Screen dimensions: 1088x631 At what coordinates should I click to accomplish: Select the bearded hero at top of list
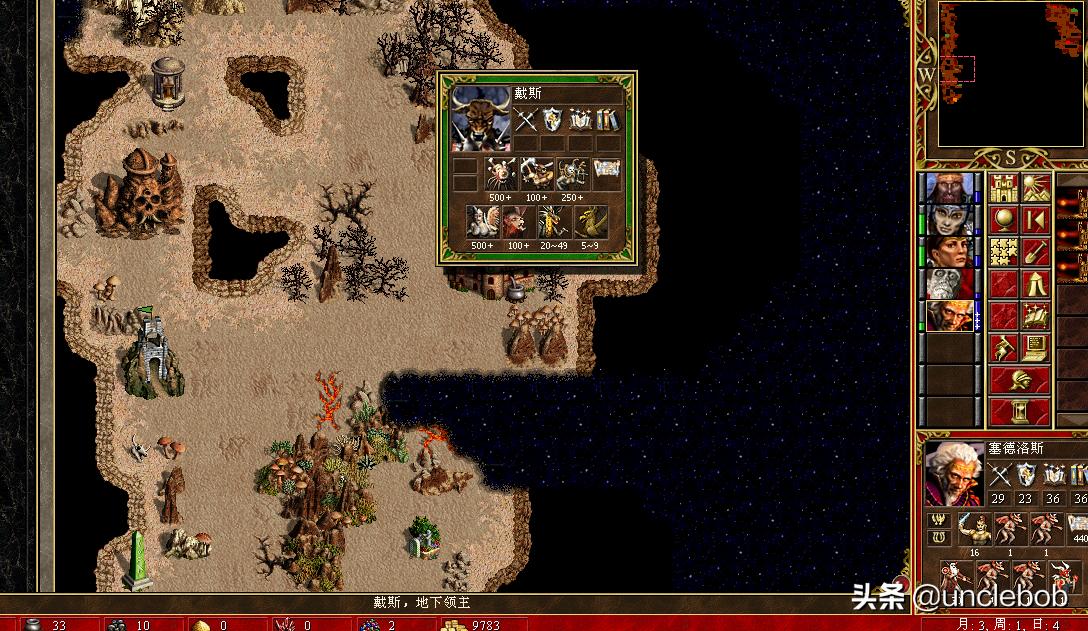[x=948, y=188]
